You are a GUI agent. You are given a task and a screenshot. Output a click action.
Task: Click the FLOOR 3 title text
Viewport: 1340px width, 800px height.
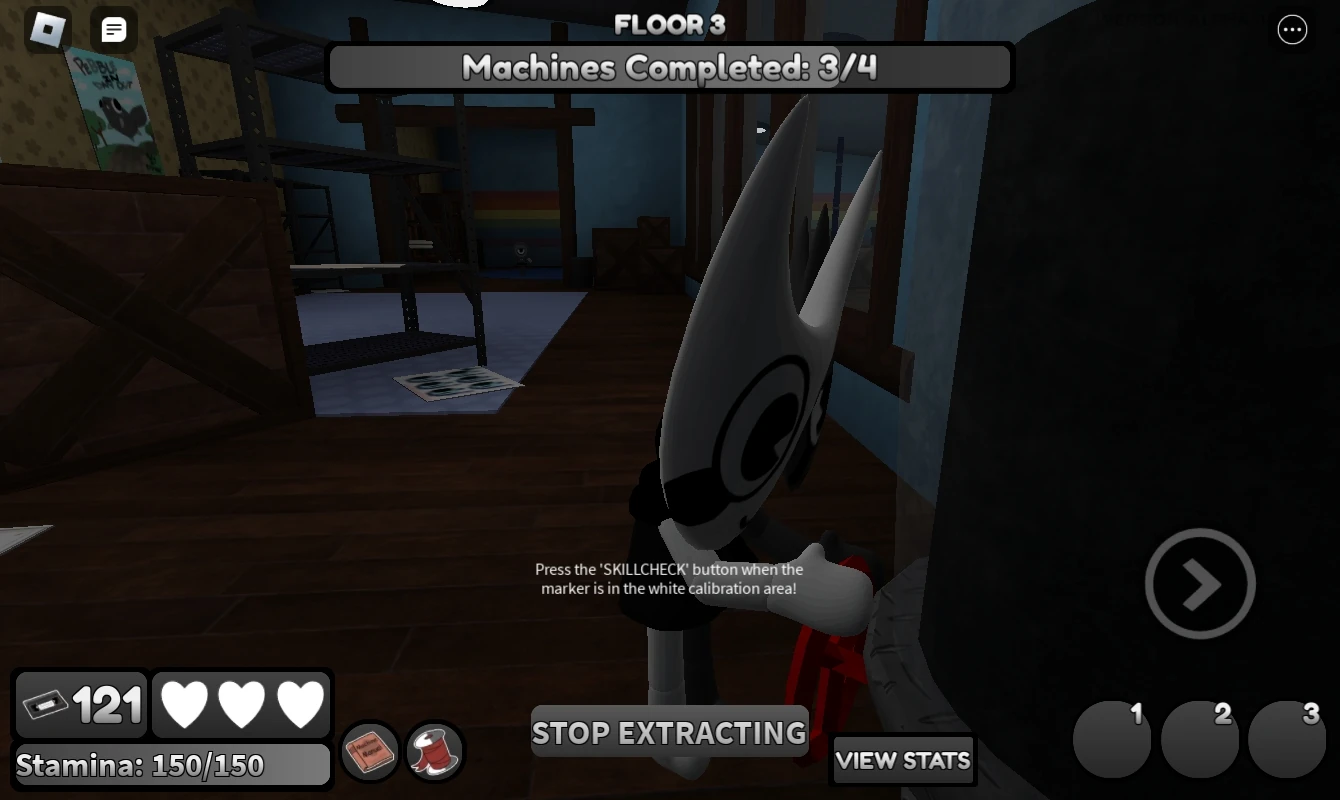tap(669, 25)
